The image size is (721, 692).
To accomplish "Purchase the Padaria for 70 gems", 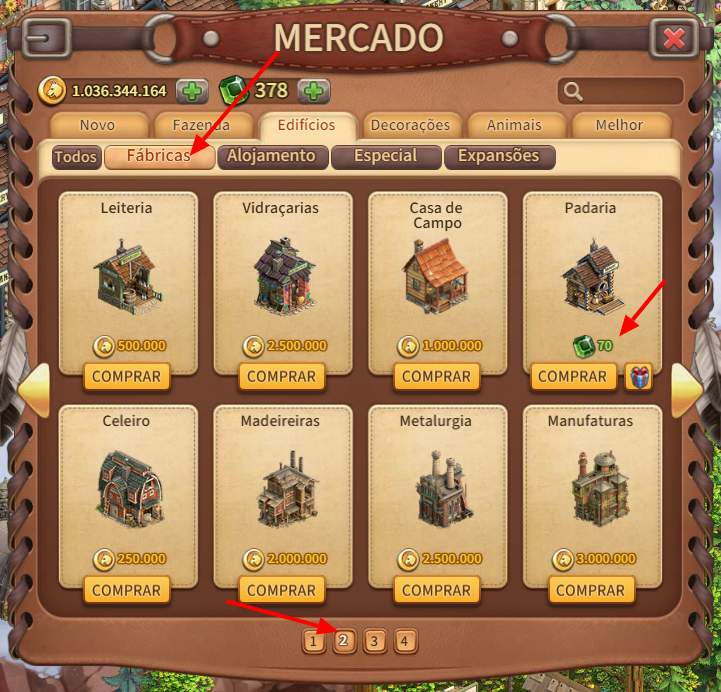I will [572, 377].
